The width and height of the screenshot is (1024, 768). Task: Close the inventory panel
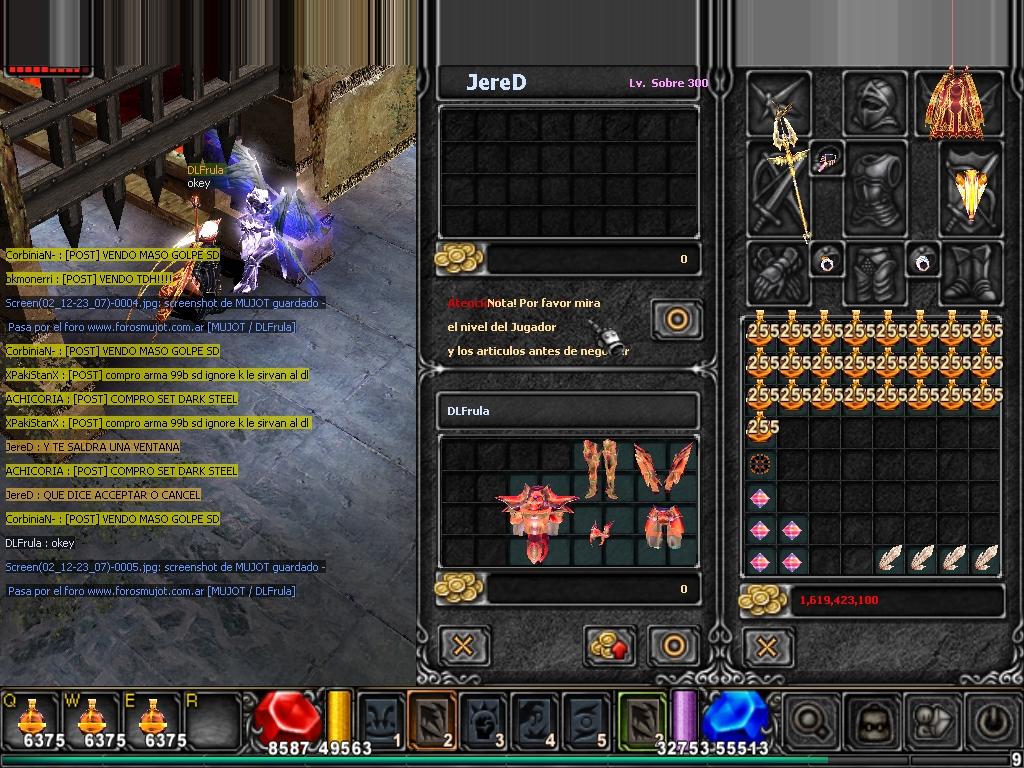[767, 647]
